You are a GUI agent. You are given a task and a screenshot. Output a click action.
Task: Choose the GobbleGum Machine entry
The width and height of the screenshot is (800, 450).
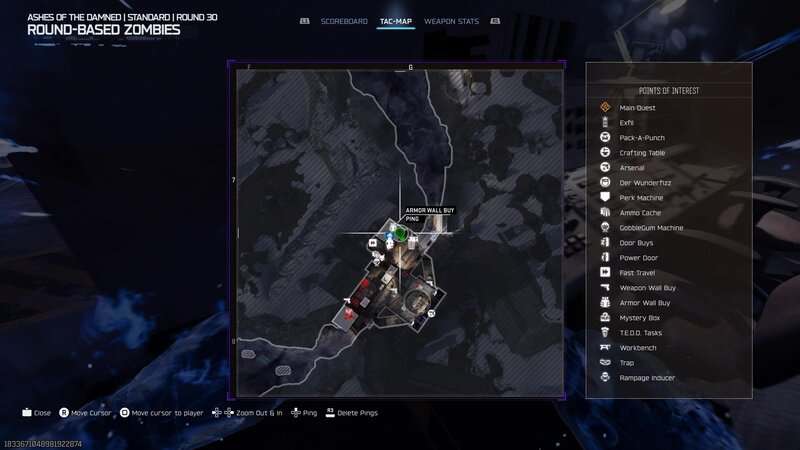pos(651,227)
